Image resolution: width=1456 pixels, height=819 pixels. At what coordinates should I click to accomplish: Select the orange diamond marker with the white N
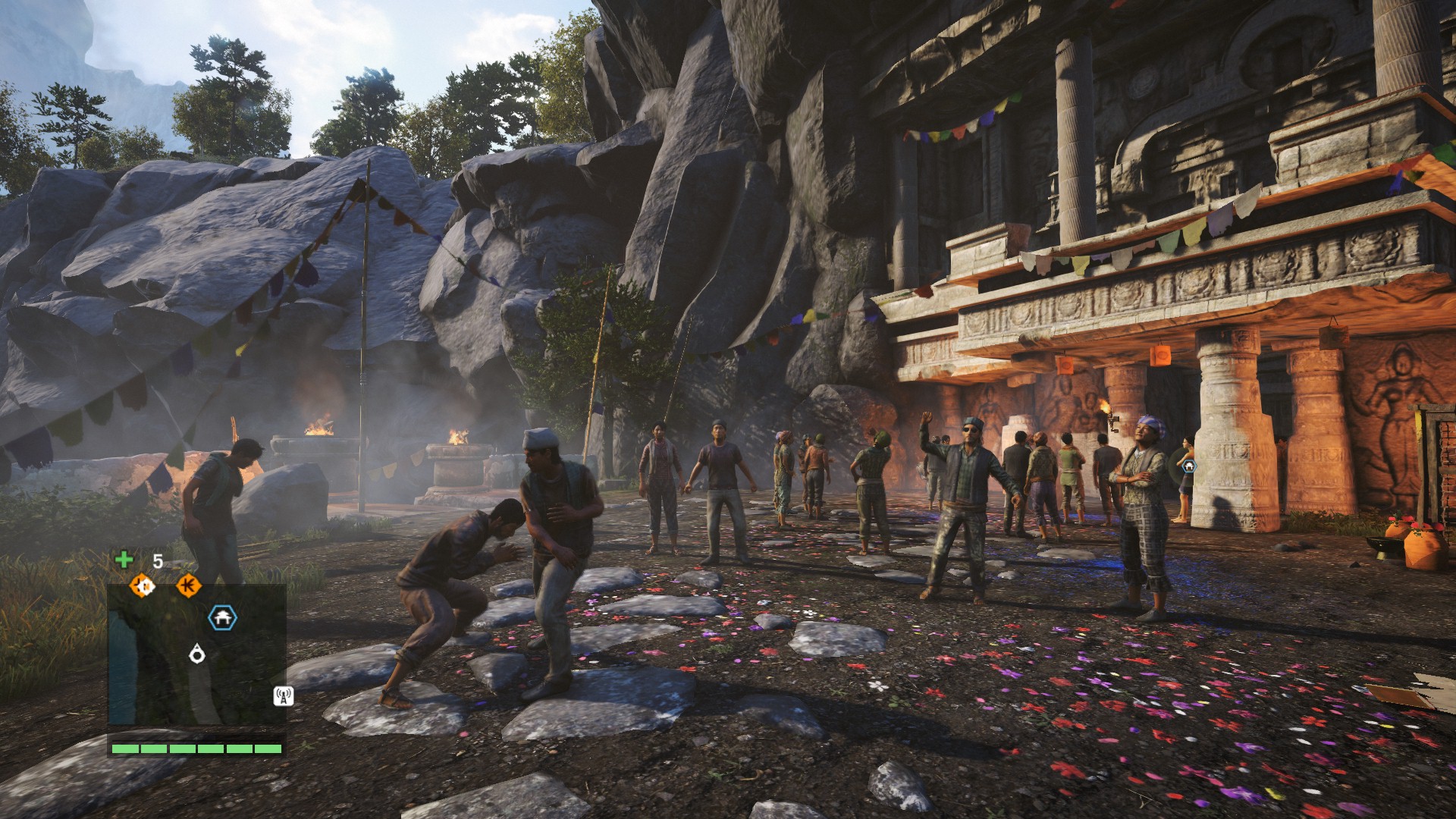click(142, 585)
